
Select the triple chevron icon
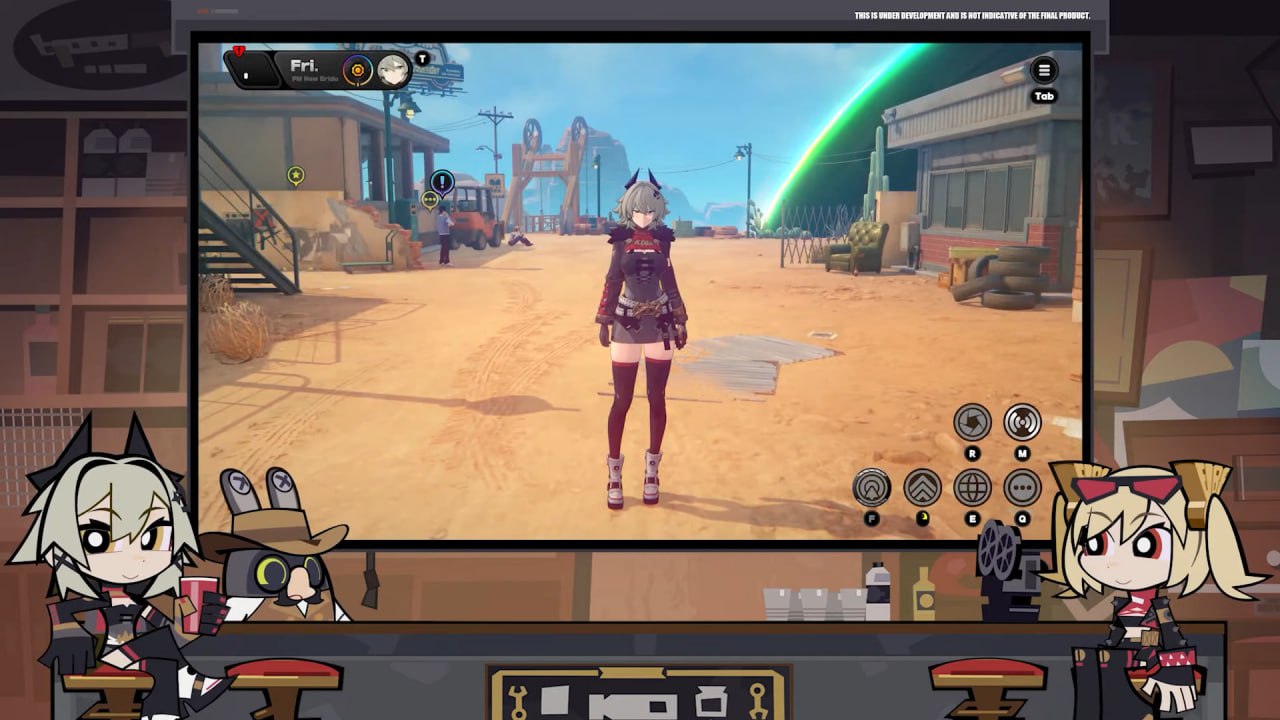[922, 488]
